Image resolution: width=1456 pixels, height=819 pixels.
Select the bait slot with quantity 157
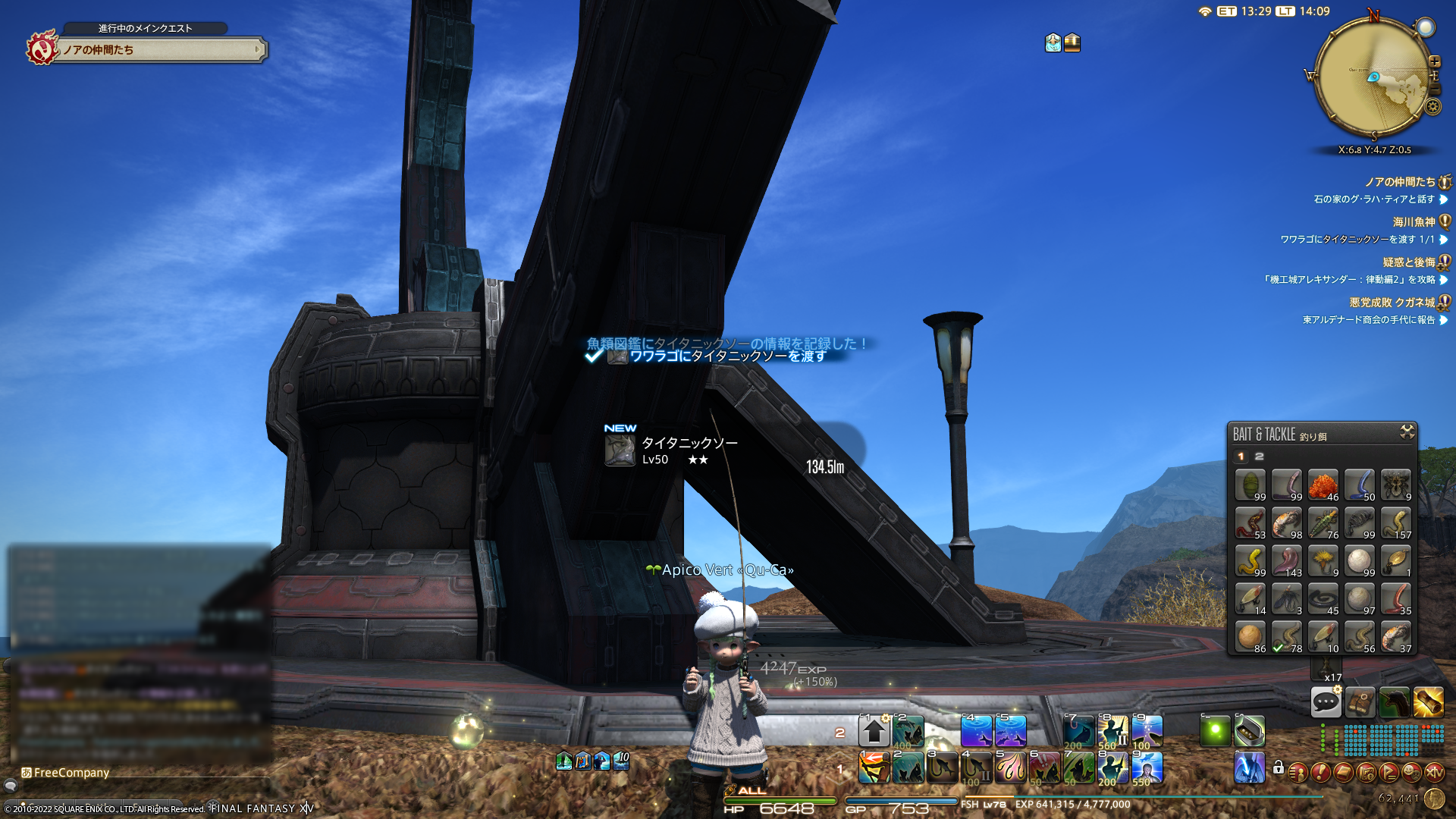(1395, 522)
